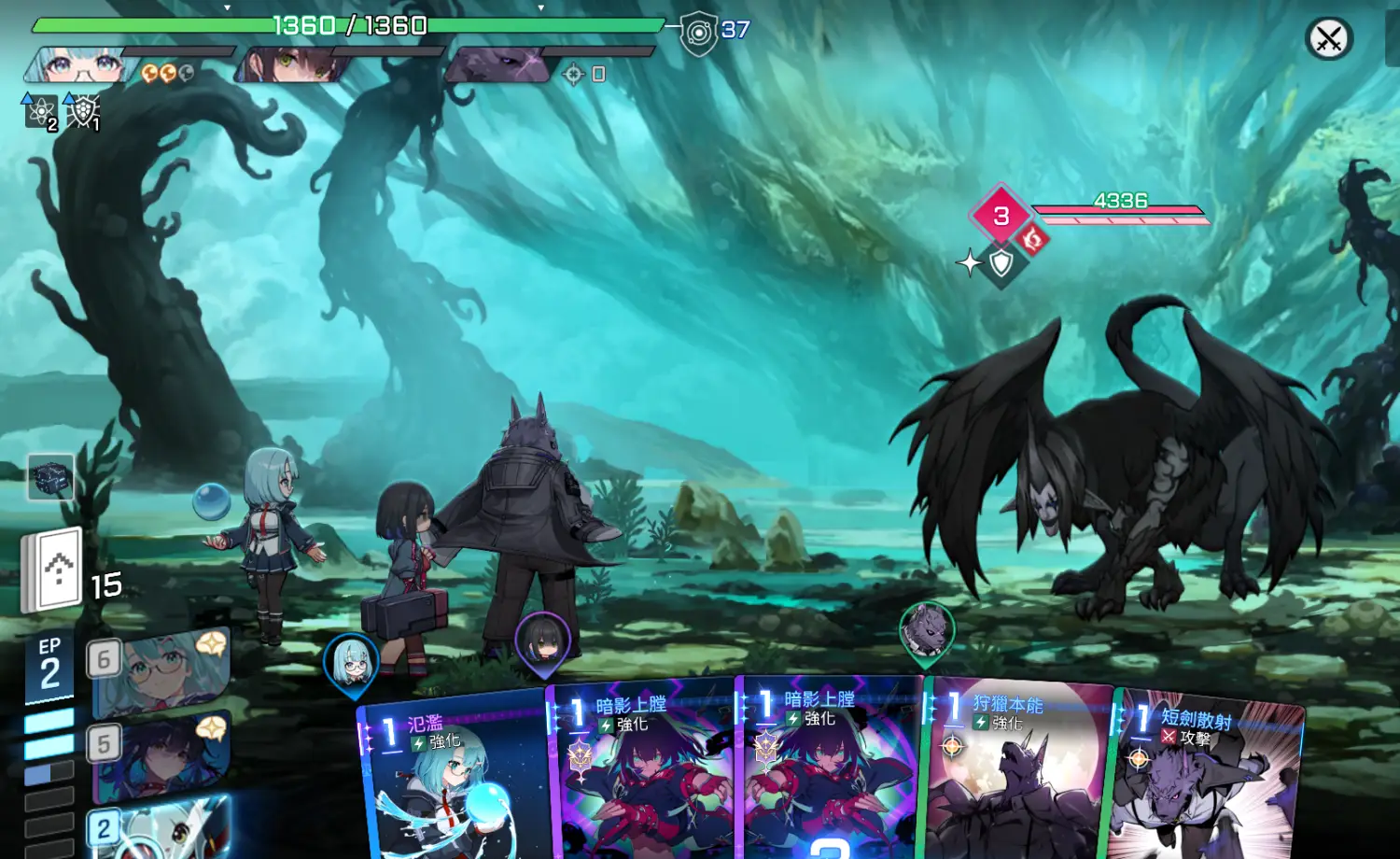This screenshot has height=859, width=1400.
Task: Check the enemy's red action counter
Action: pyautogui.click(x=1001, y=216)
